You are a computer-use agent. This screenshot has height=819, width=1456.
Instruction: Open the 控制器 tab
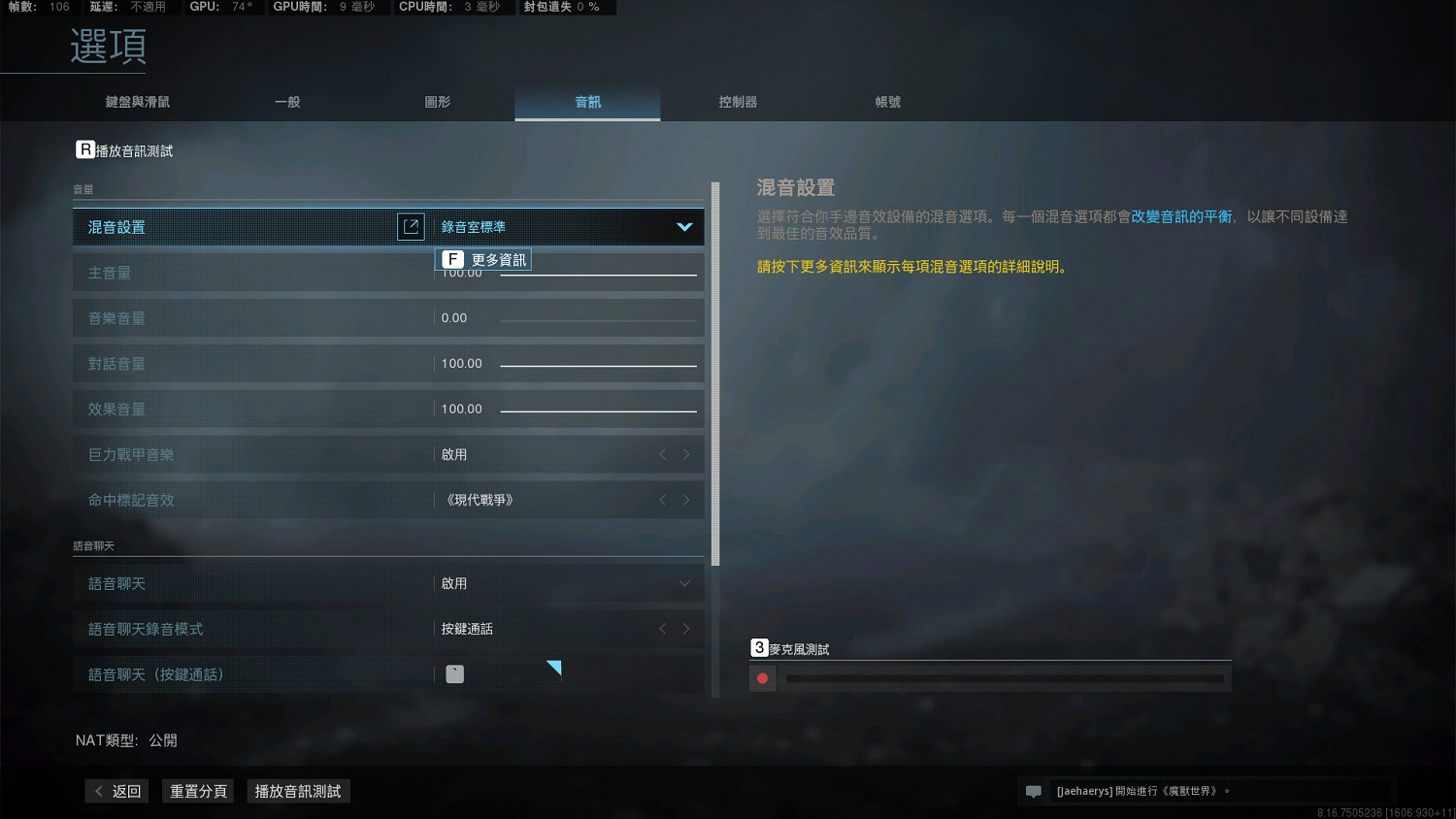[738, 101]
